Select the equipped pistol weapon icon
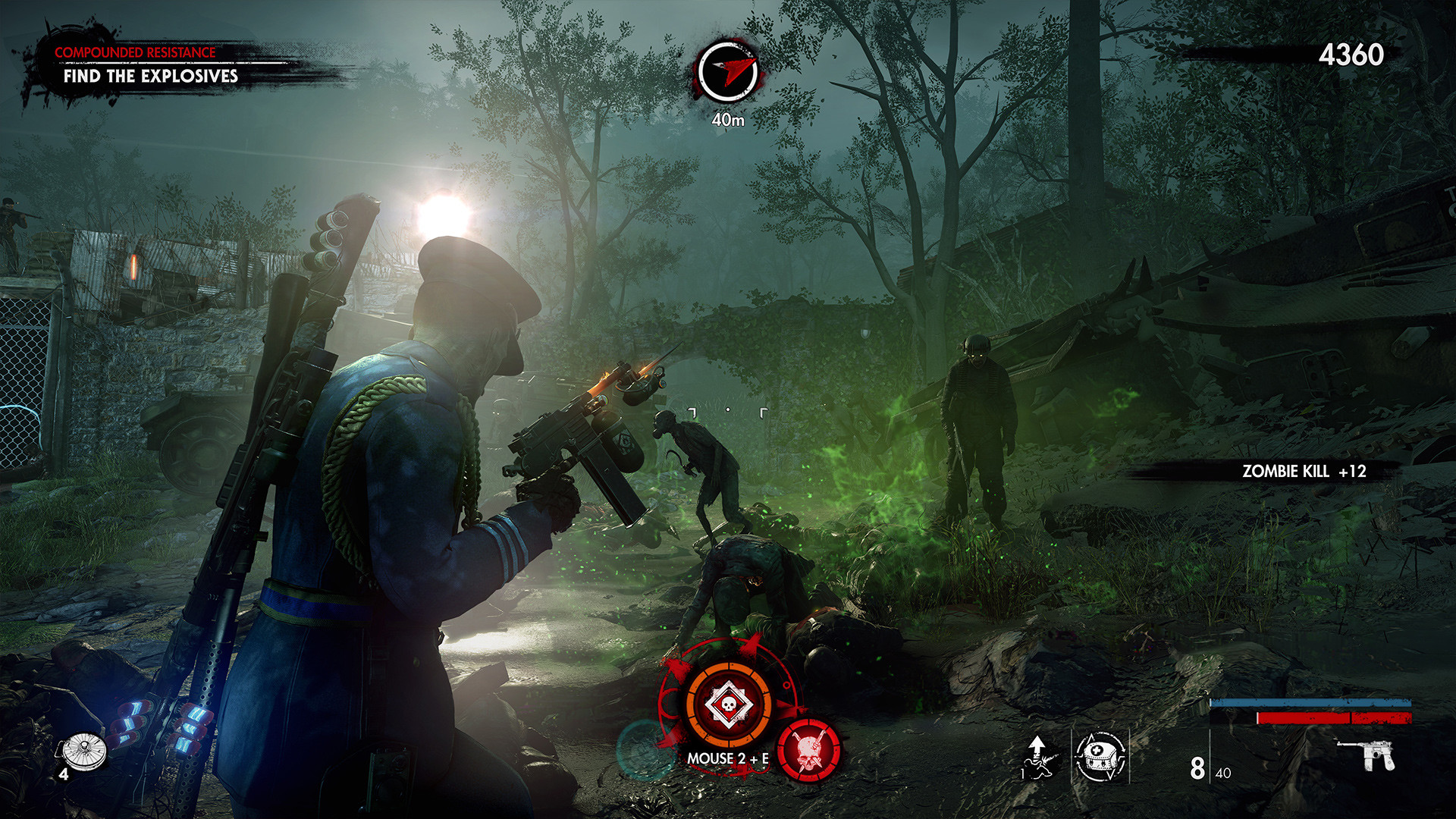Image resolution: width=1456 pixels, height=819 pixels. coord(1367,755)
